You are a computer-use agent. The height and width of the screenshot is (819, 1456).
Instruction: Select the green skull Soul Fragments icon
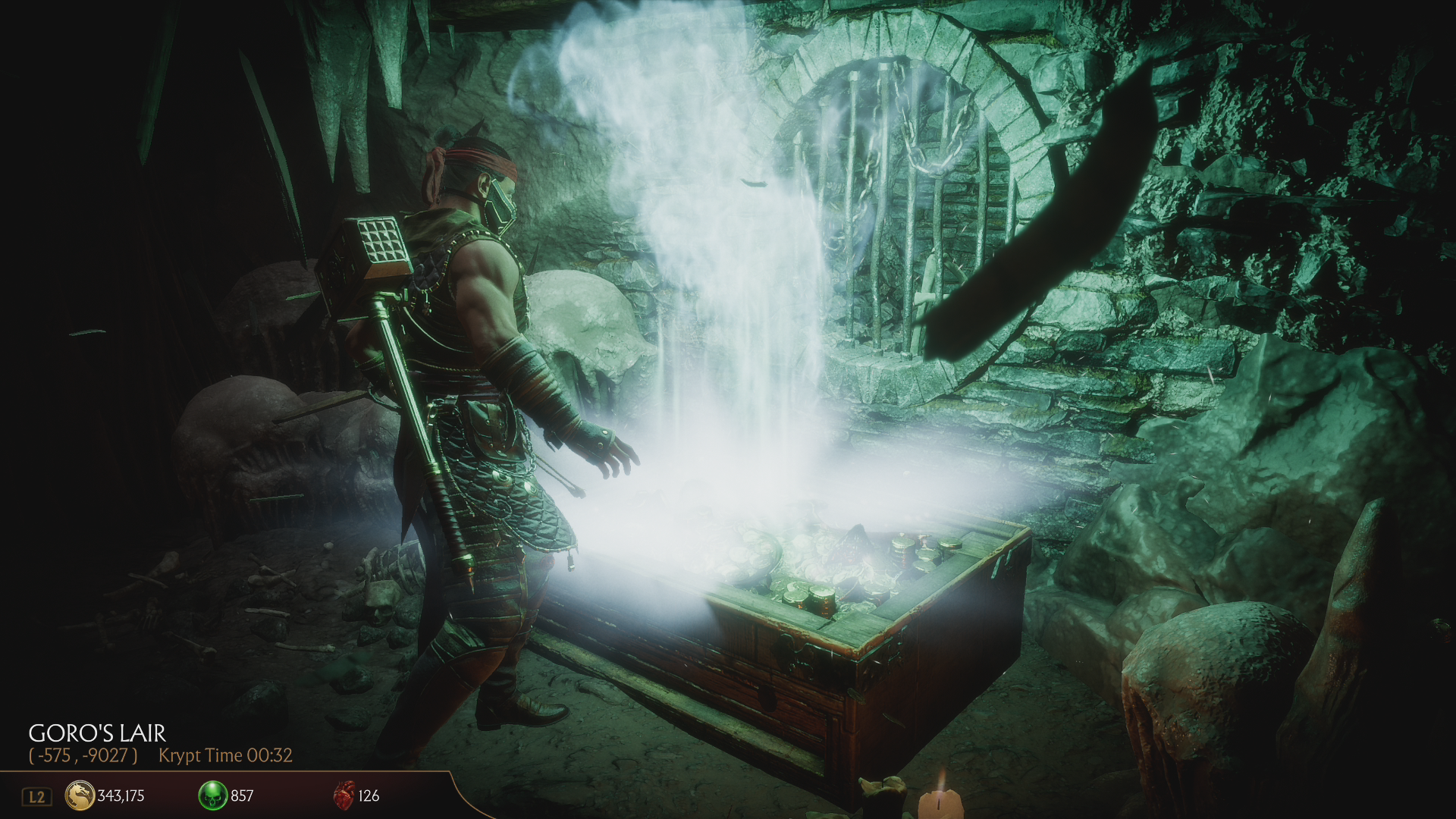pos(212,795)
